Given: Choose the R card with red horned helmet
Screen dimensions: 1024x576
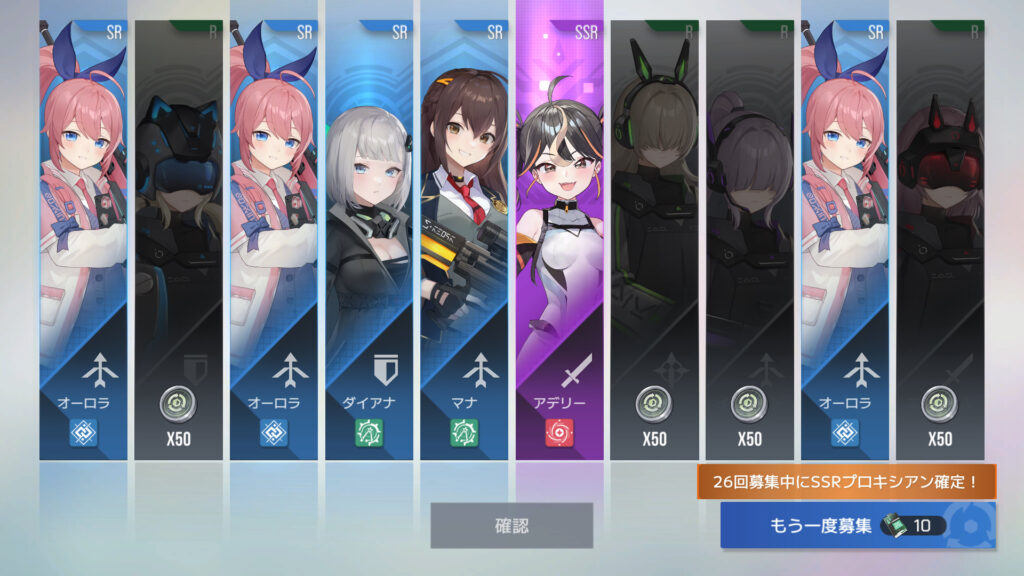Looking at the screenshot, I should click(939, 240).
